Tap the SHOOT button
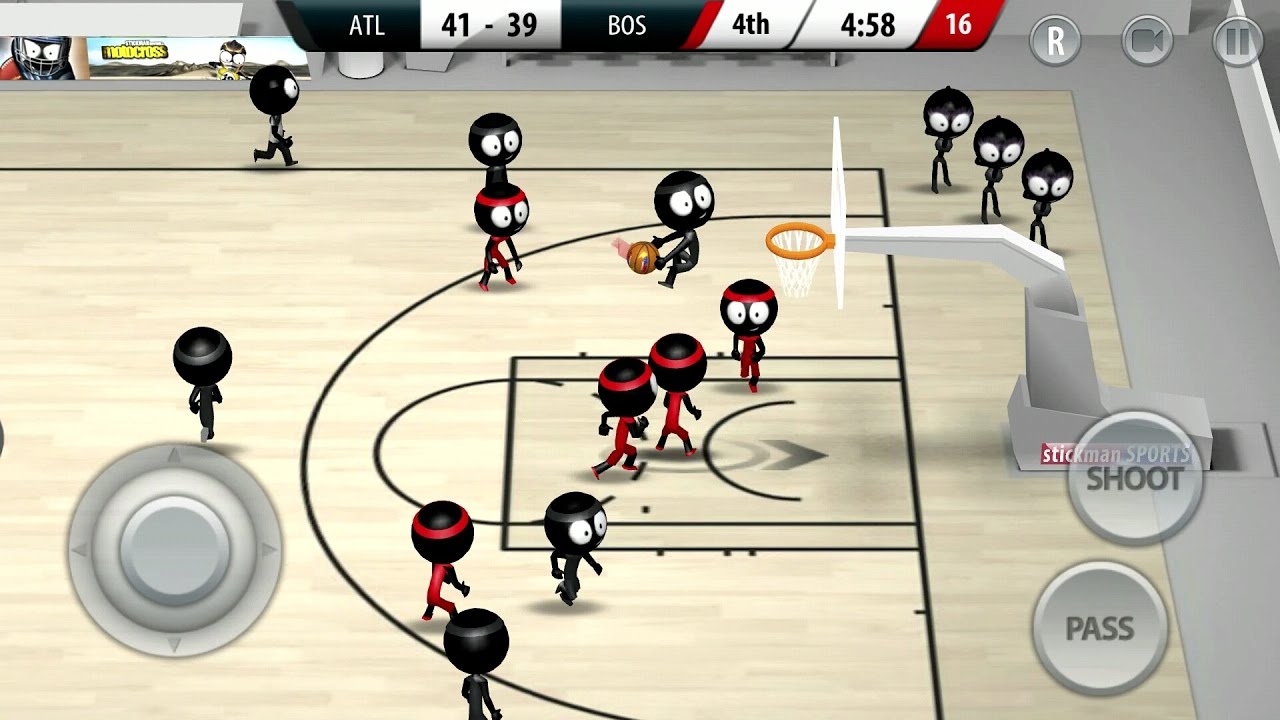 1134,478
